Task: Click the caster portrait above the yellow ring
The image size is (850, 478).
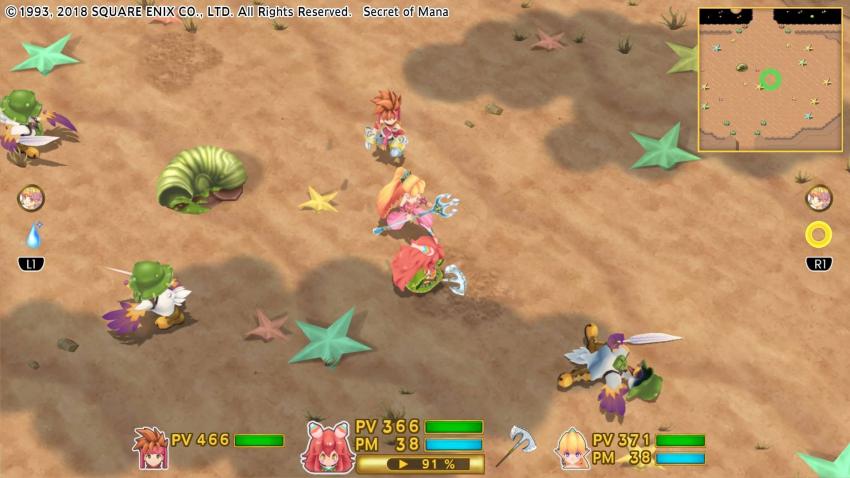Action: coord(819,198)
